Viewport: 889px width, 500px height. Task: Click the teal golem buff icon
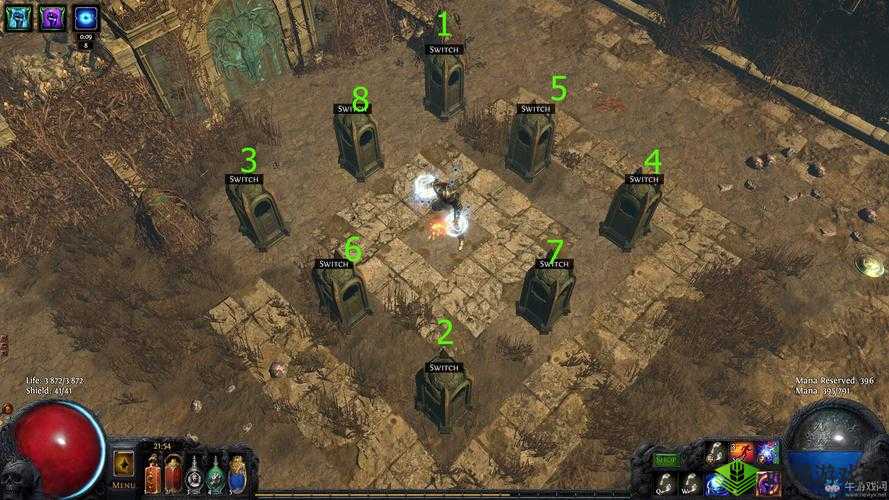[x=19, y=17]
